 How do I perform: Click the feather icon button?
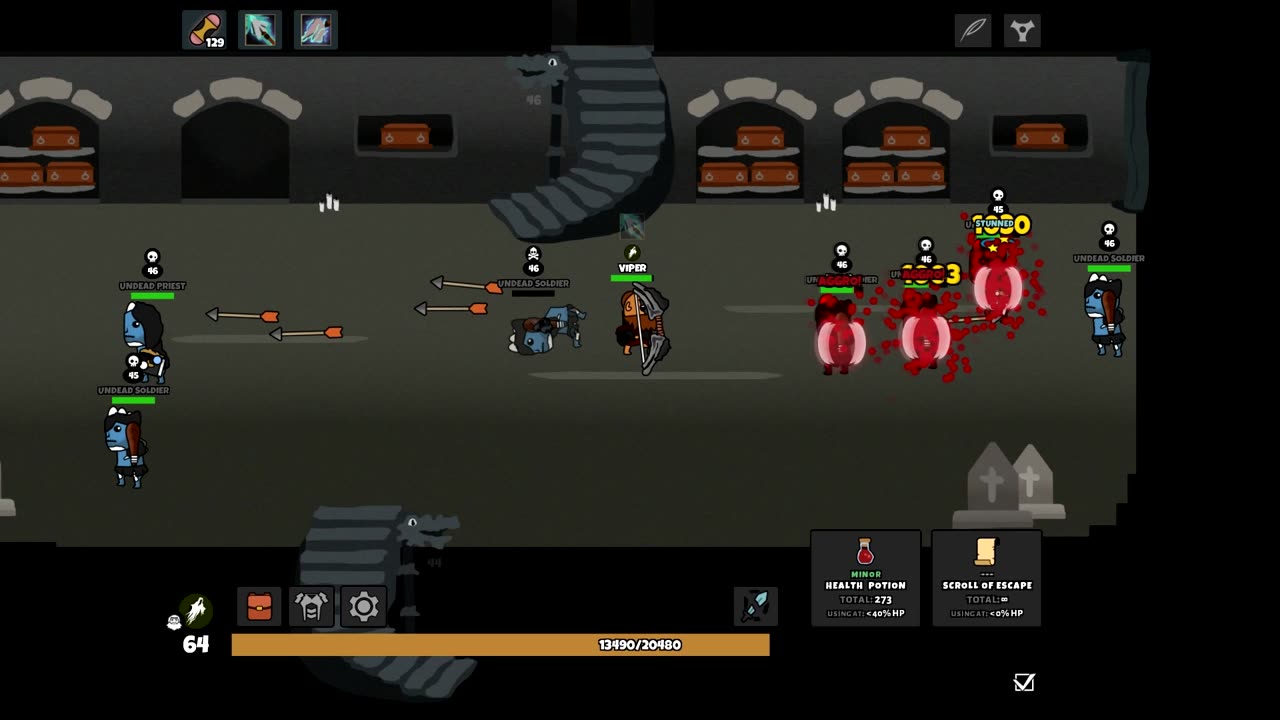(x=973, y=30)
